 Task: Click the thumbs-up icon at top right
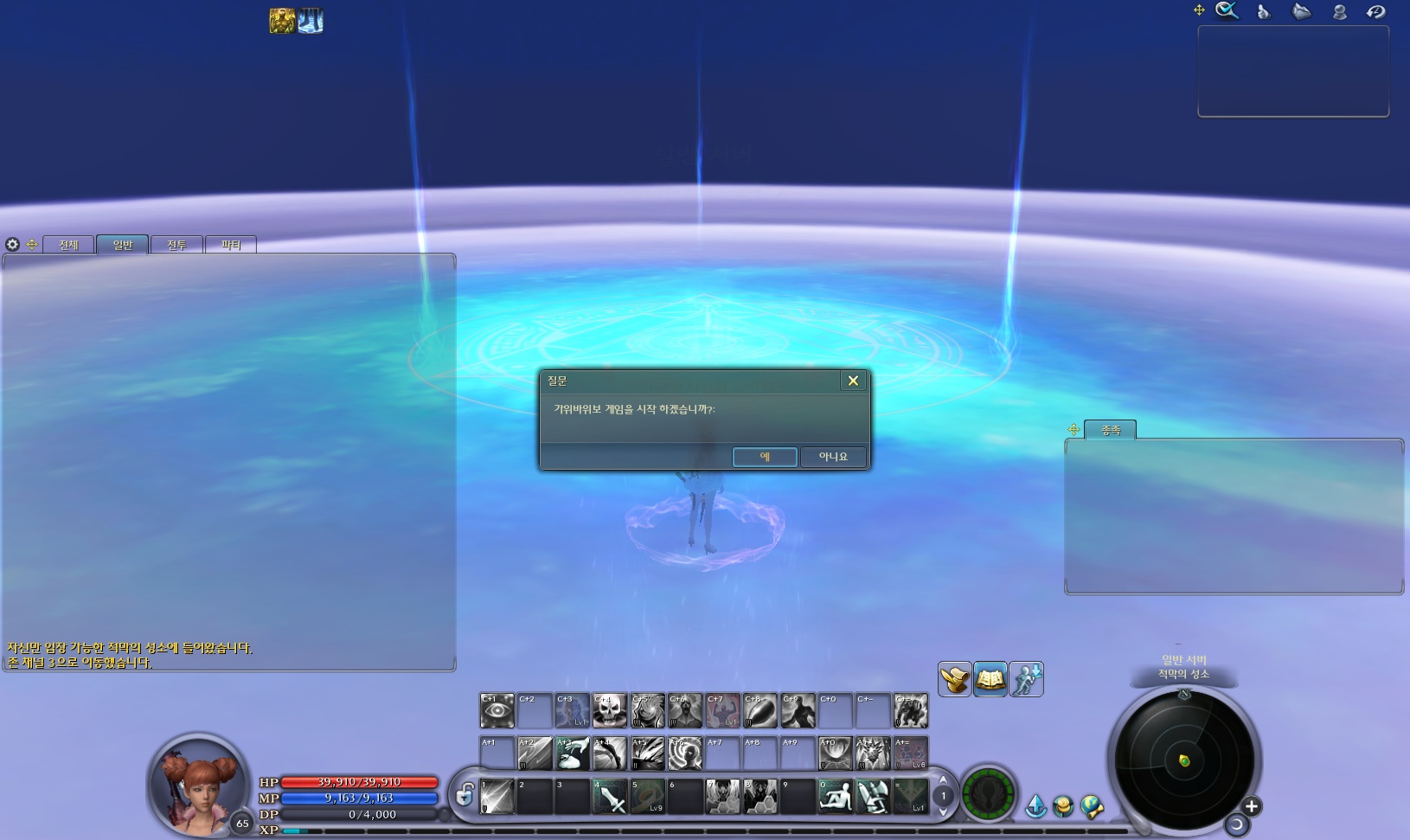1263,11
